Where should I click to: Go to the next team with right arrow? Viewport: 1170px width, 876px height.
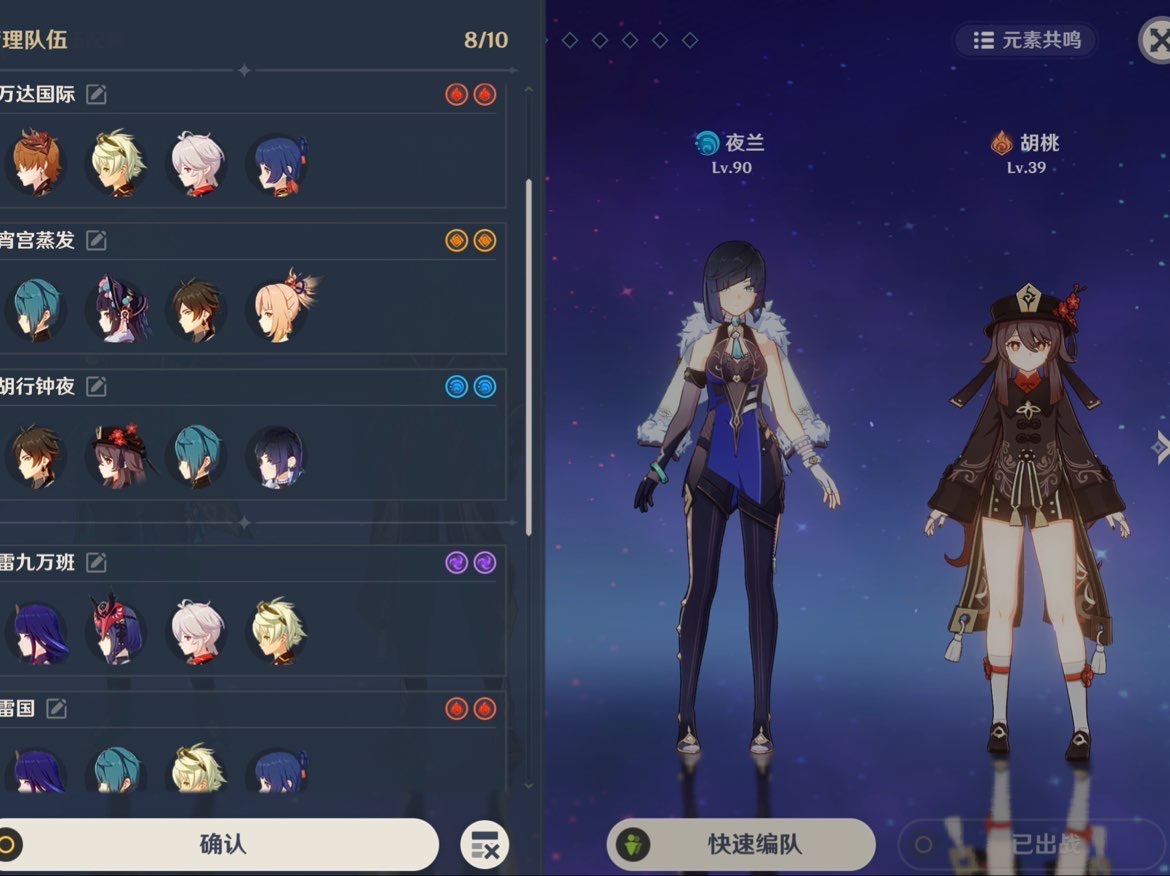pos(1160,446)
